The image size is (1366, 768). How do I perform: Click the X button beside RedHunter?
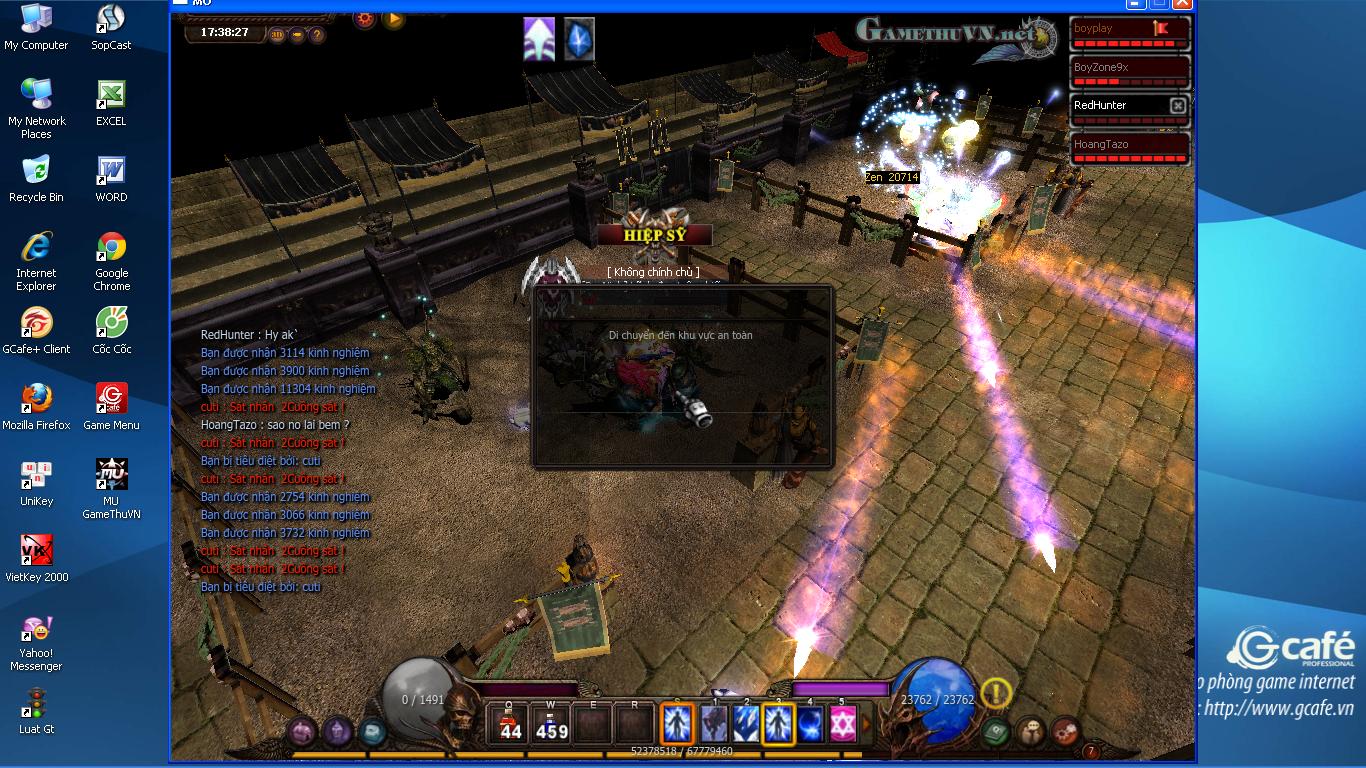[1178, 106]
